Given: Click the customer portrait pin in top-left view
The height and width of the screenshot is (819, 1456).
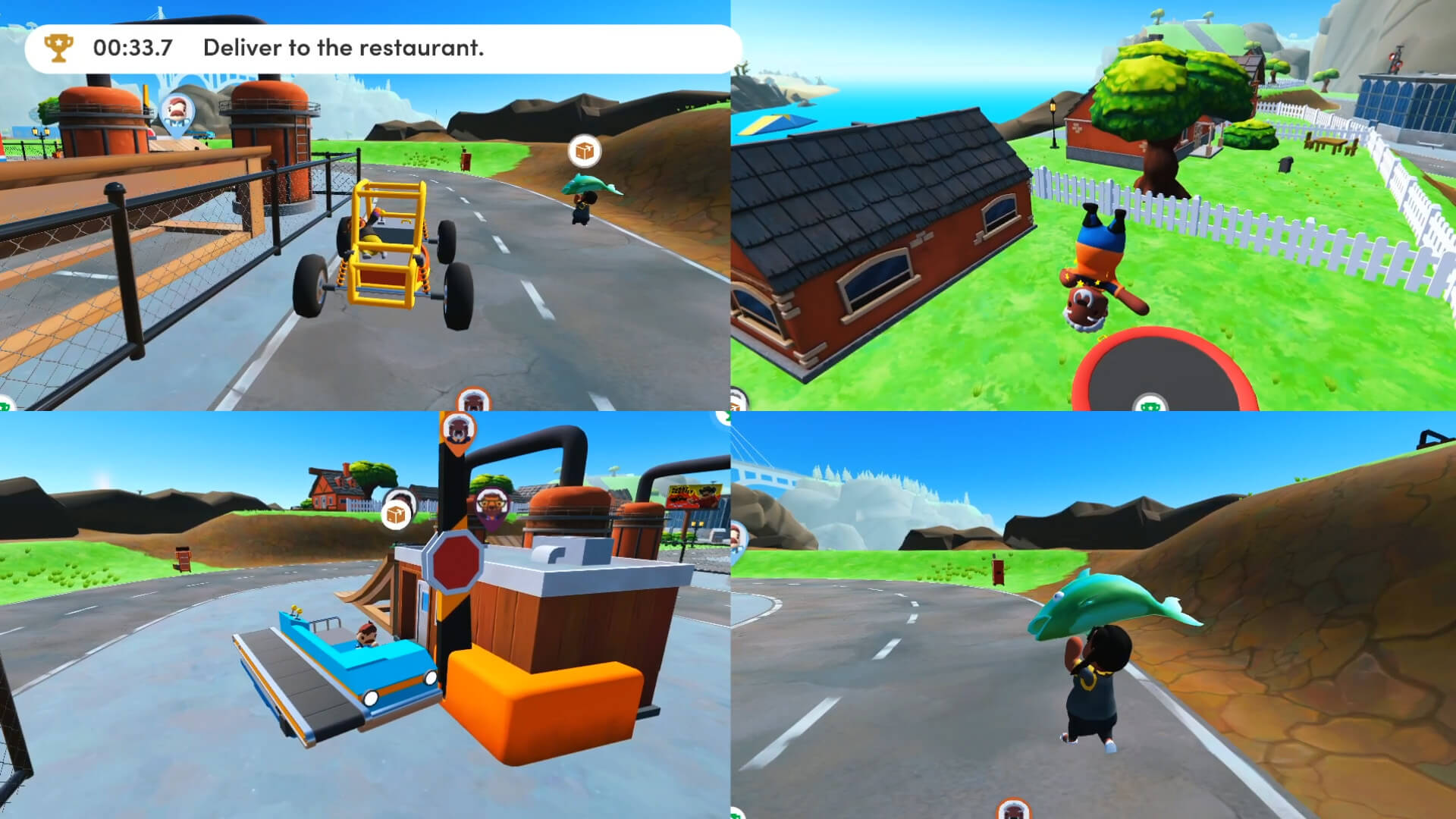Looking at the screenshot, I should (x=176, y=110).
